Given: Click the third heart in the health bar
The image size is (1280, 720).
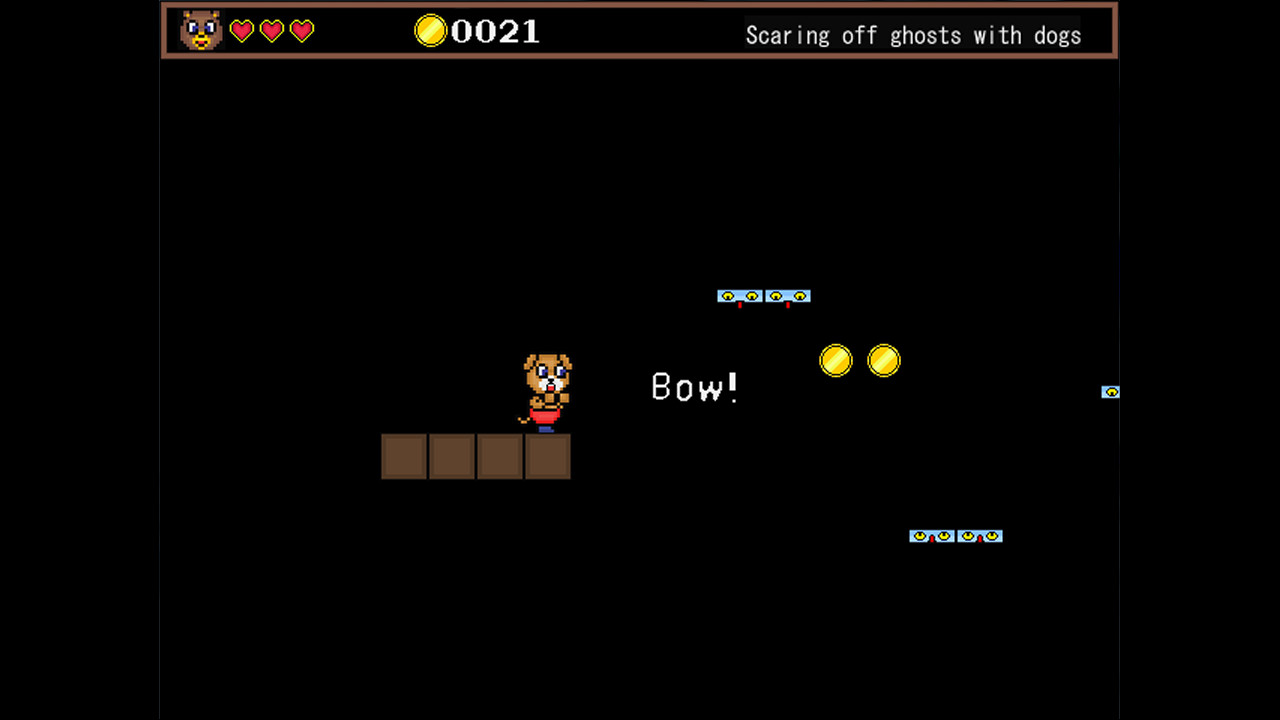Looking at the screenshot, I should (302, 31).
